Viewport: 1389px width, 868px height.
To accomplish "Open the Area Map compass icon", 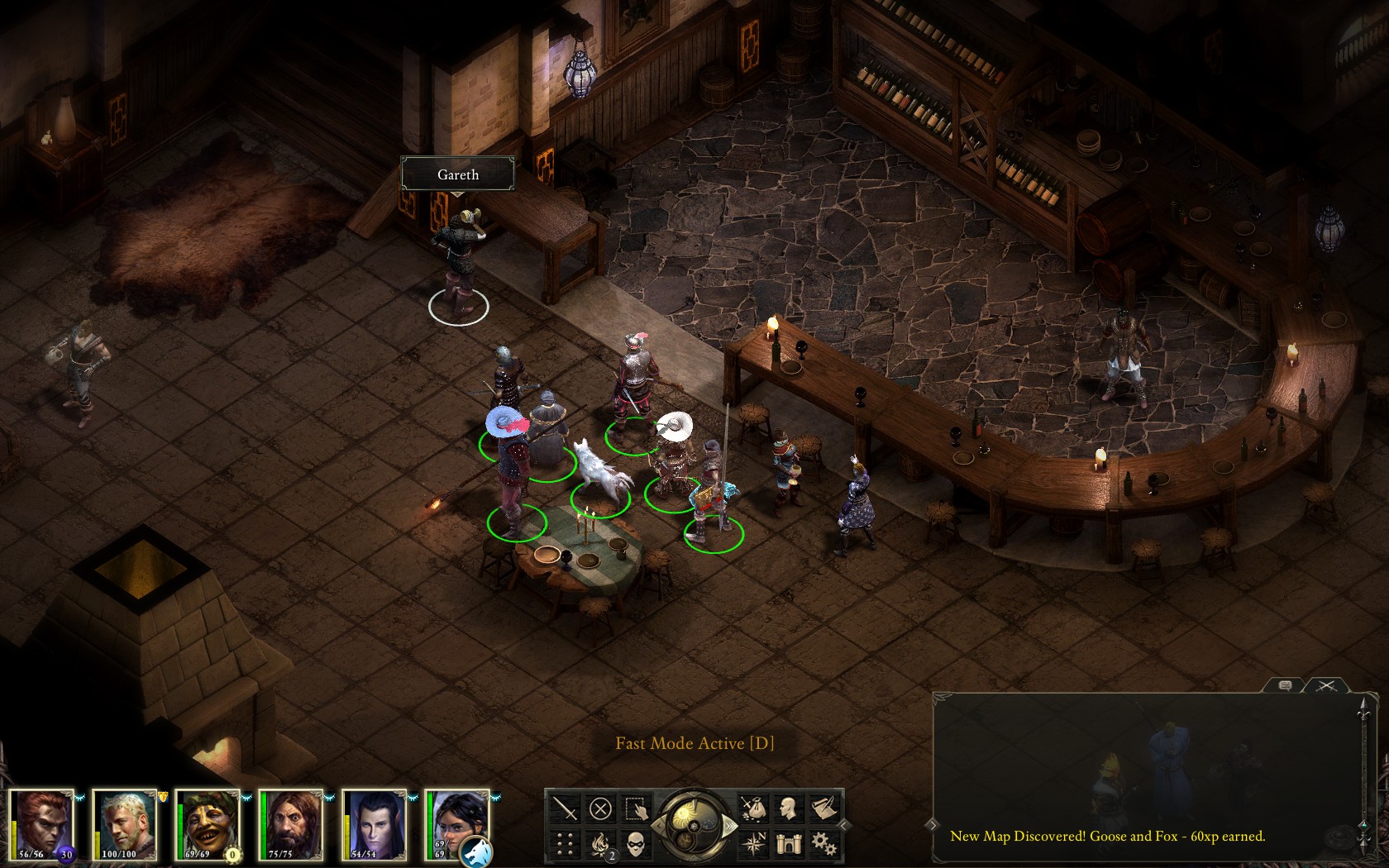I will 756,843.
